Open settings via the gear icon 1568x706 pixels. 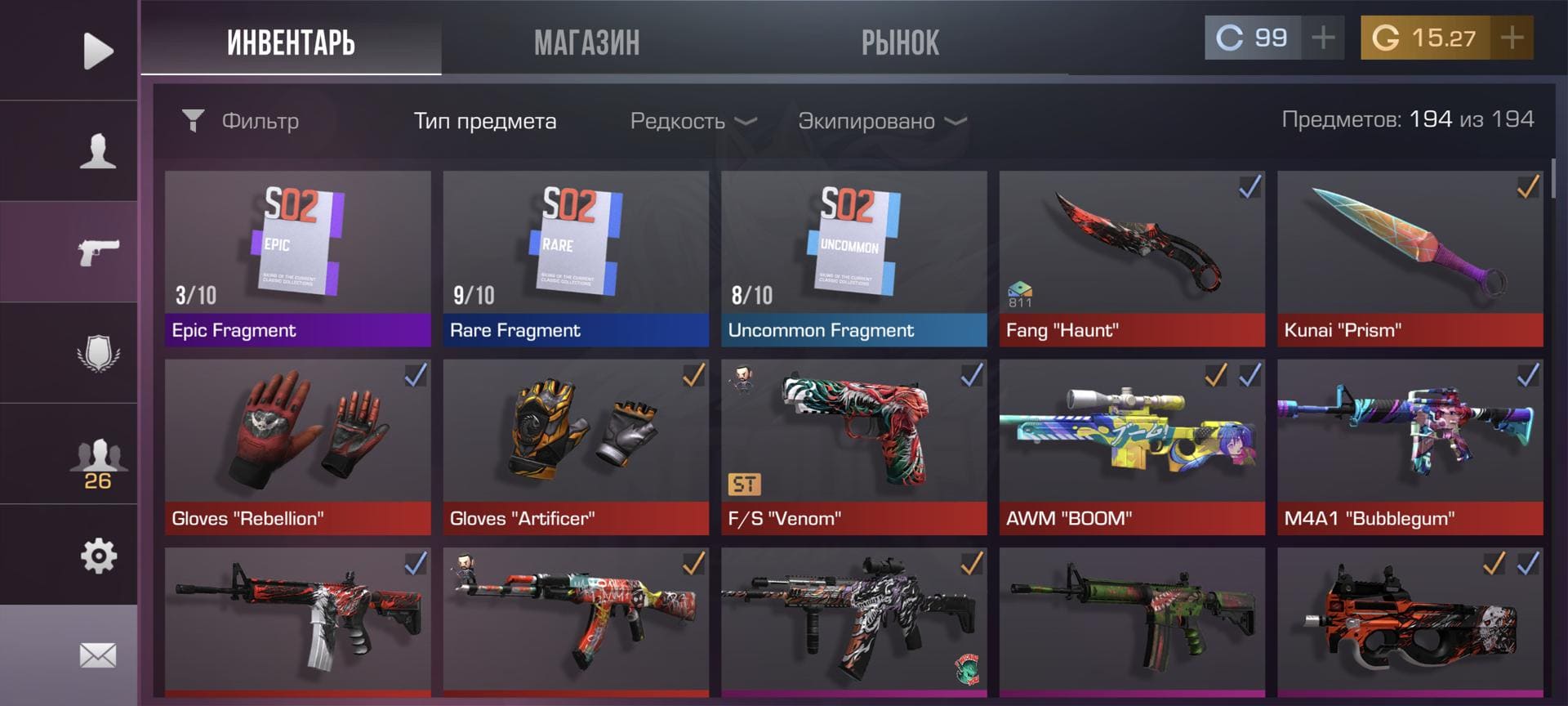click(97, 556)
